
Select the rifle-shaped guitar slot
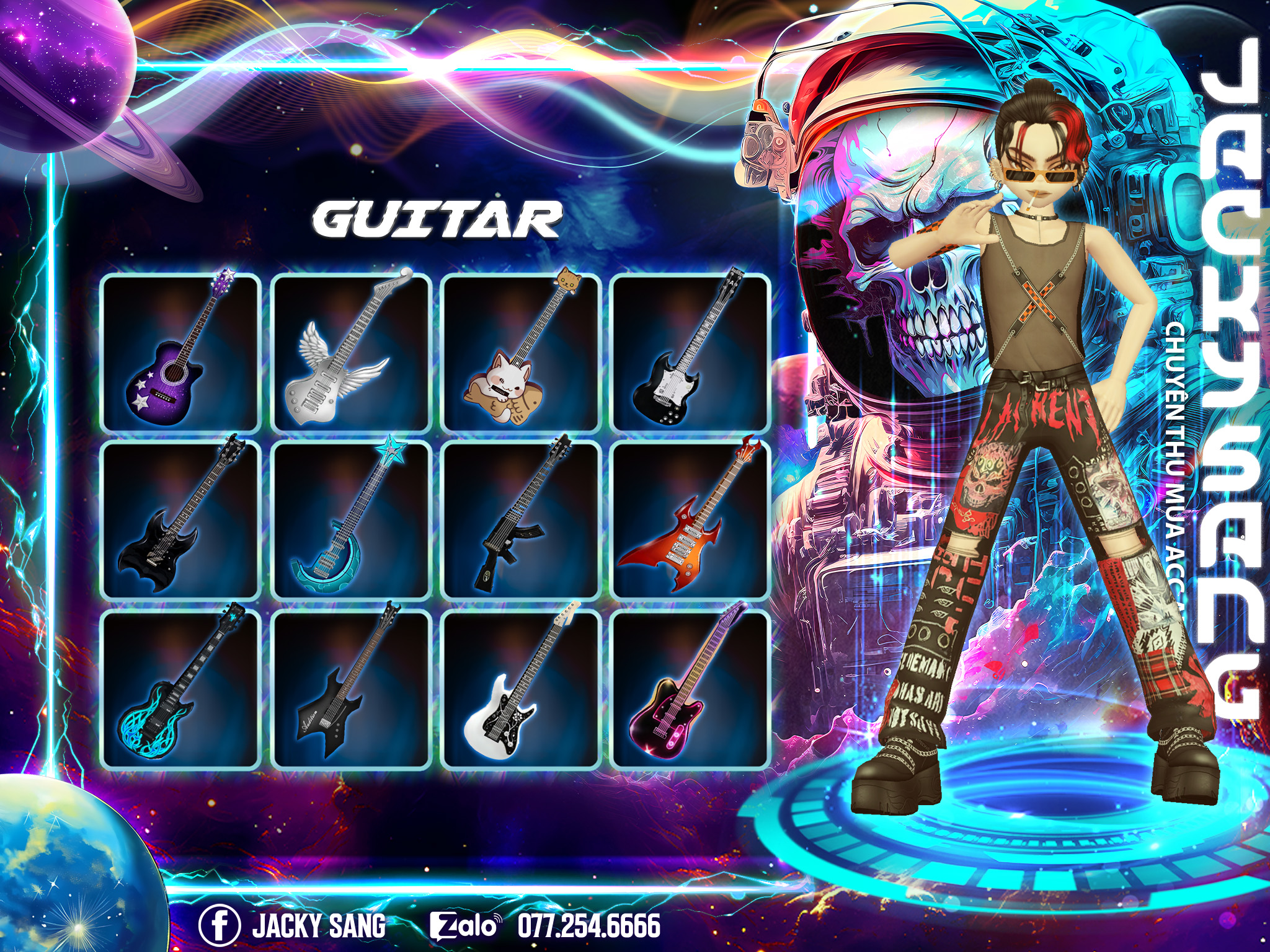(x=521, y=521)
